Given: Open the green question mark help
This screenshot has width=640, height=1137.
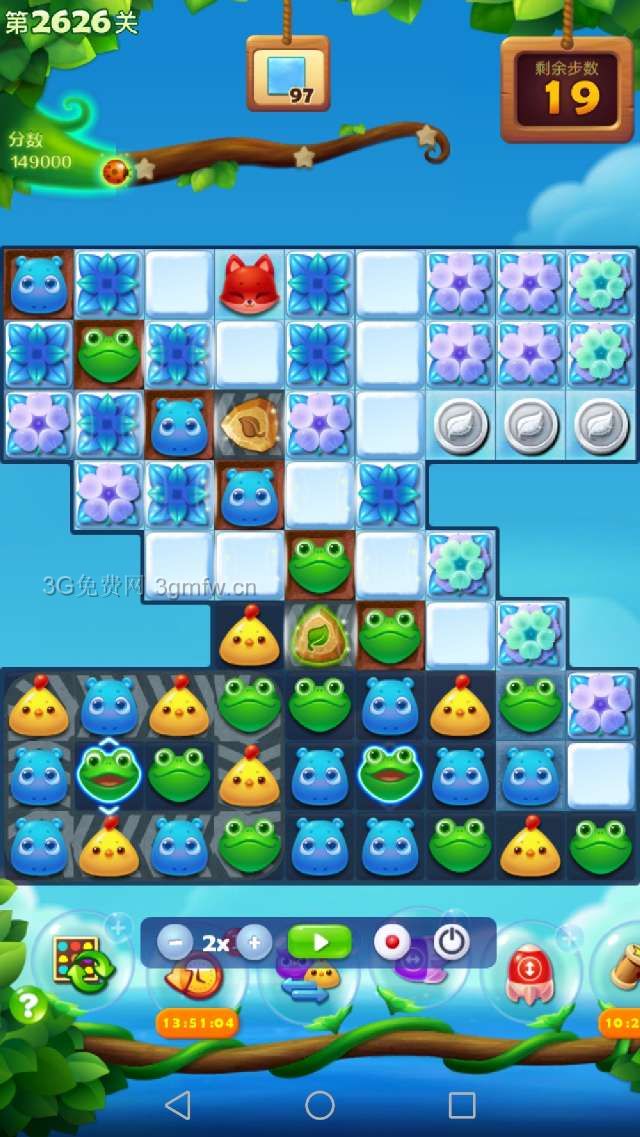Looking at the screenshot, I should tap(28, 1005).
